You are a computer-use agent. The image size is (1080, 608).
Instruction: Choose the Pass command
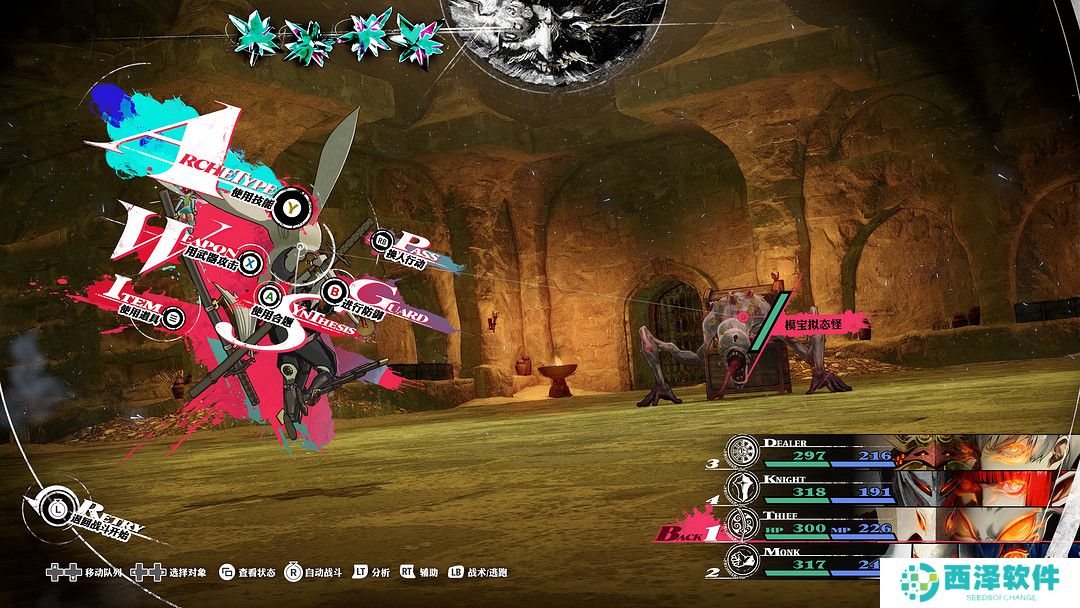[383, 241]
